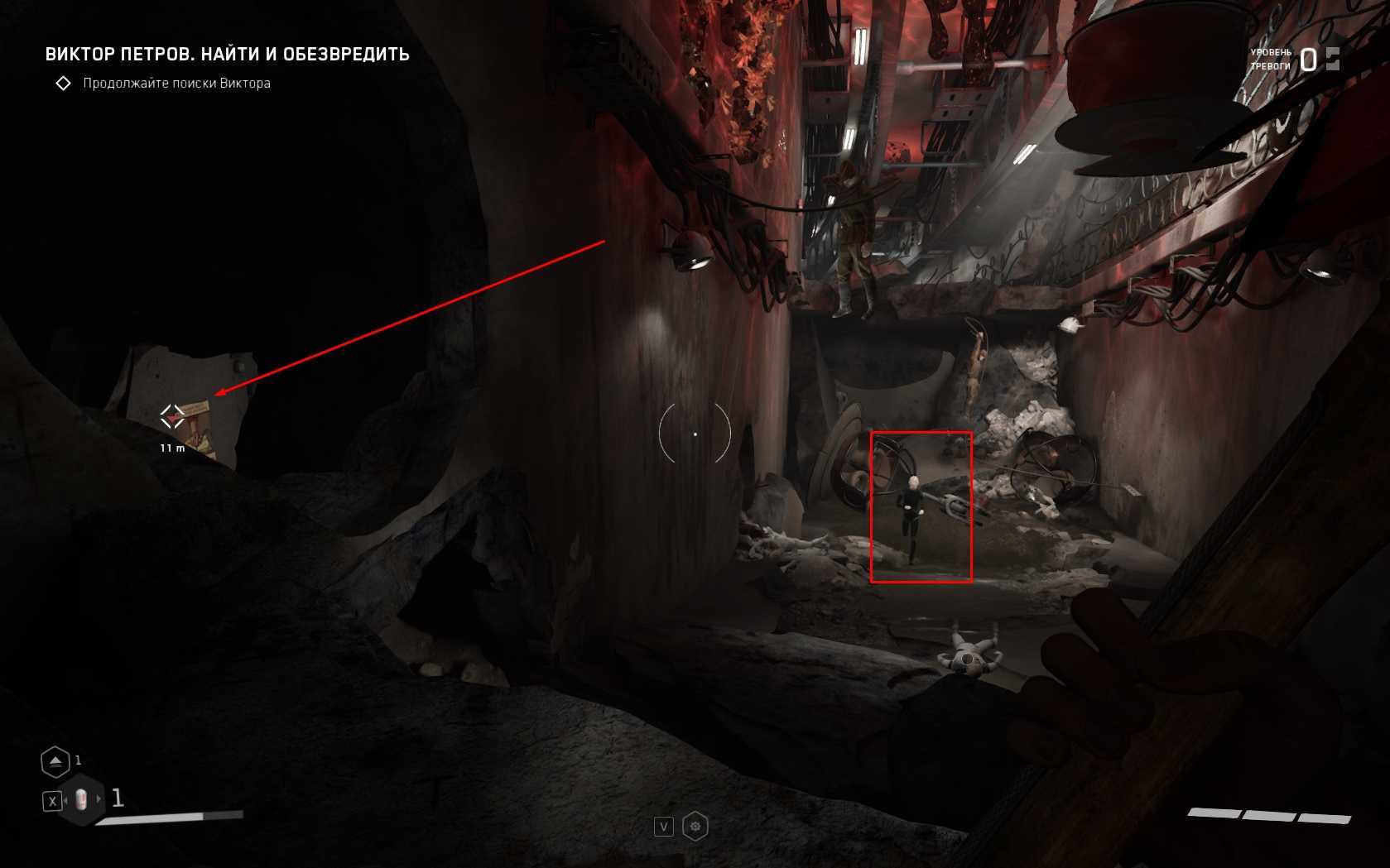
Task: Select the capsule consumable slot
Action: click(x=81, y=799)
